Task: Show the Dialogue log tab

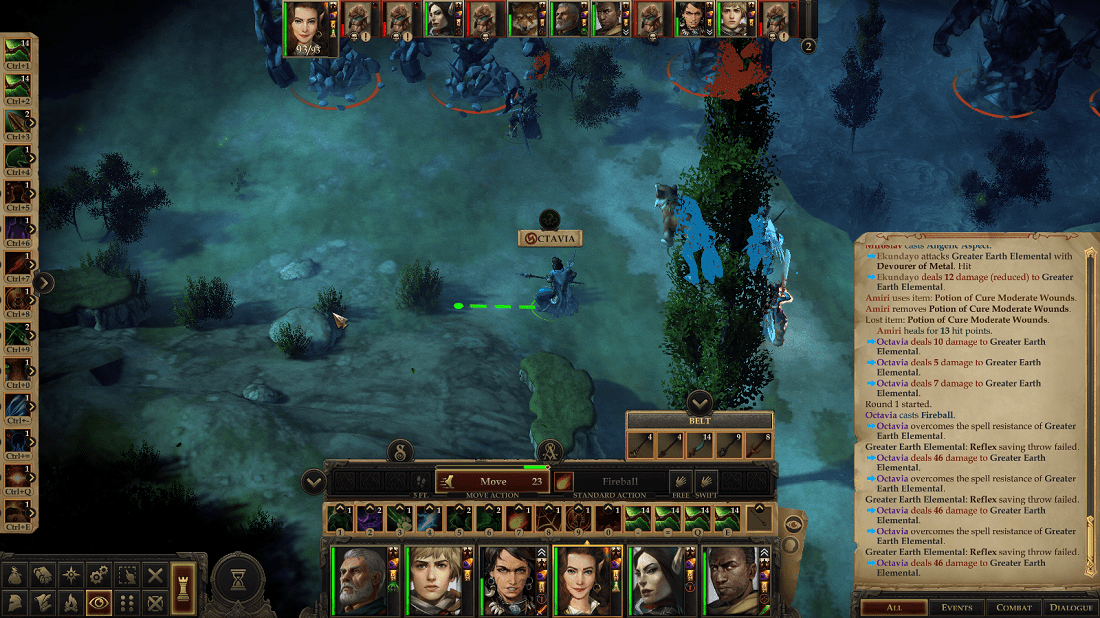Action: pyautogui.click(x=1071, y=607)
